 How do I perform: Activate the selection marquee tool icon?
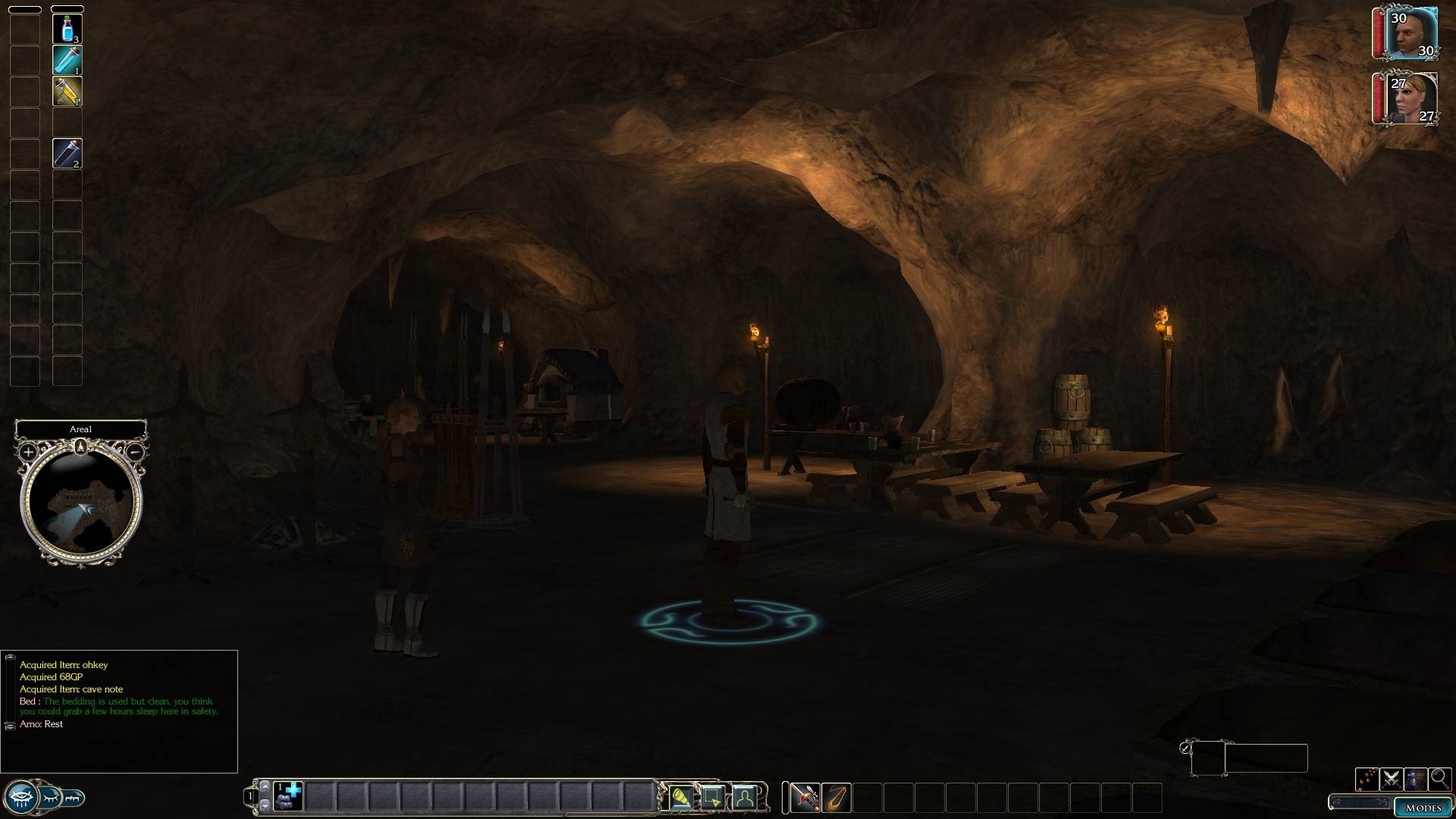point(713,798)
